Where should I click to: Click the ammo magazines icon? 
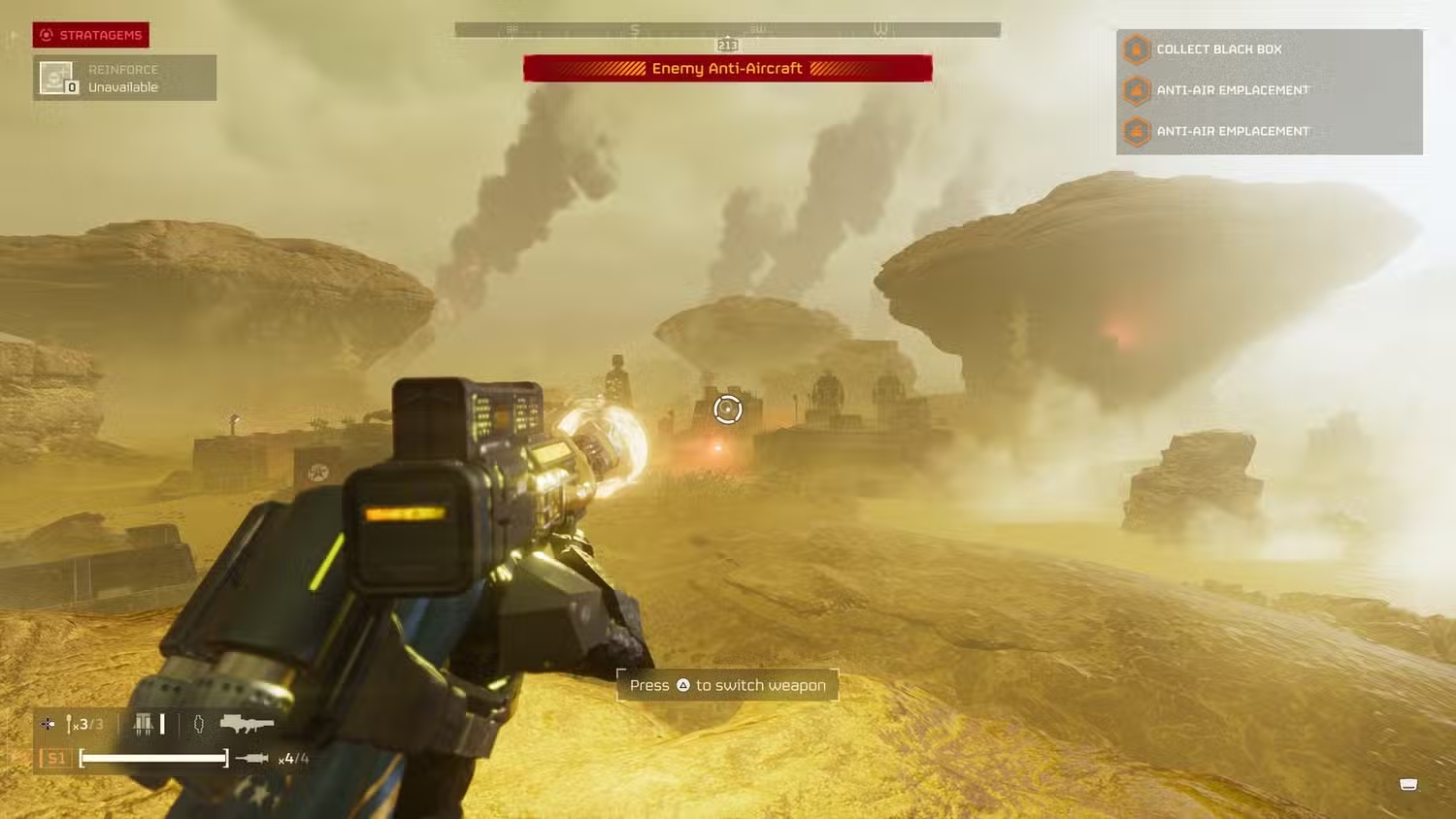[x=144, y=724]
